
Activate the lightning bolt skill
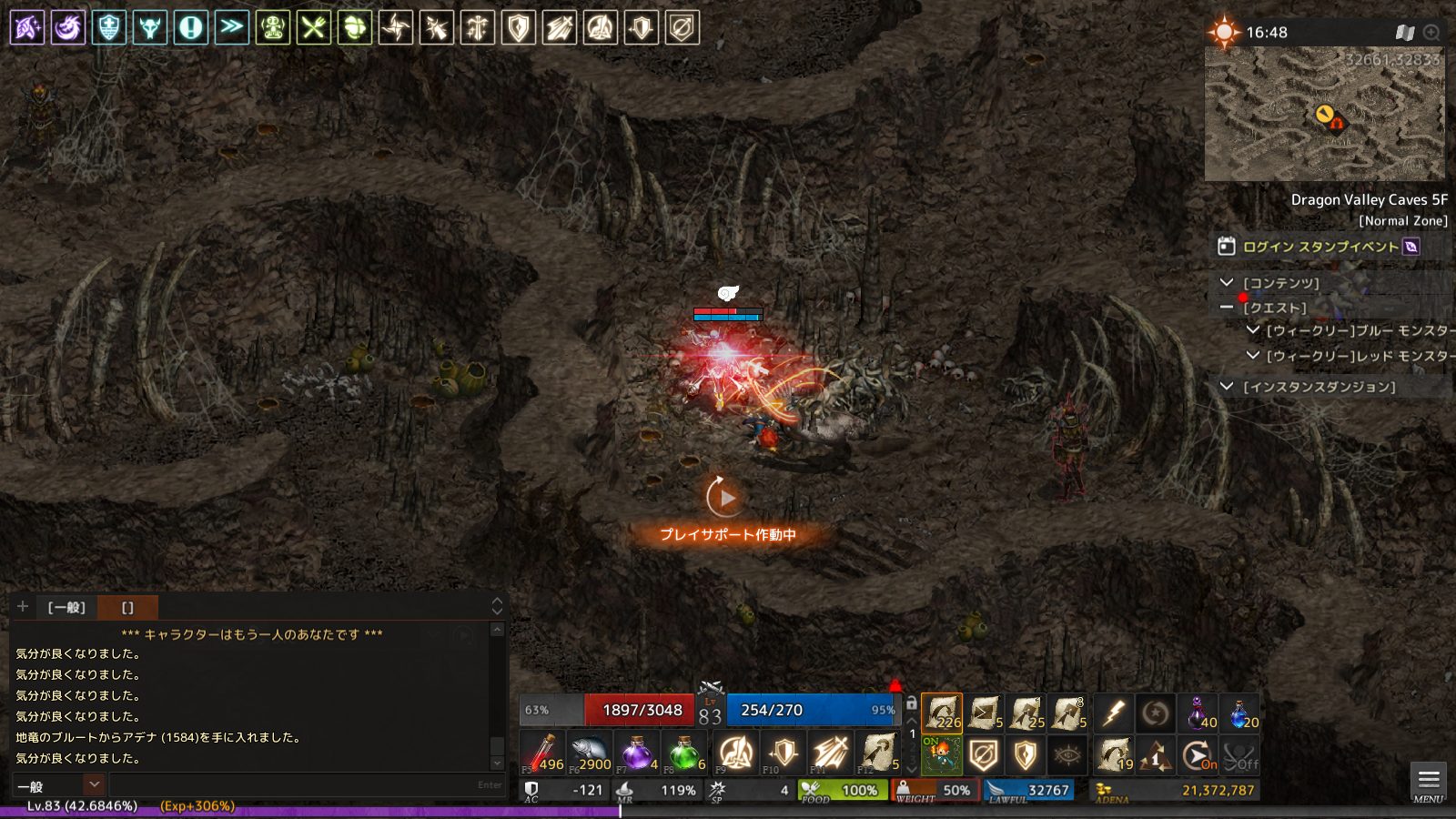[x=1113, y=713]
